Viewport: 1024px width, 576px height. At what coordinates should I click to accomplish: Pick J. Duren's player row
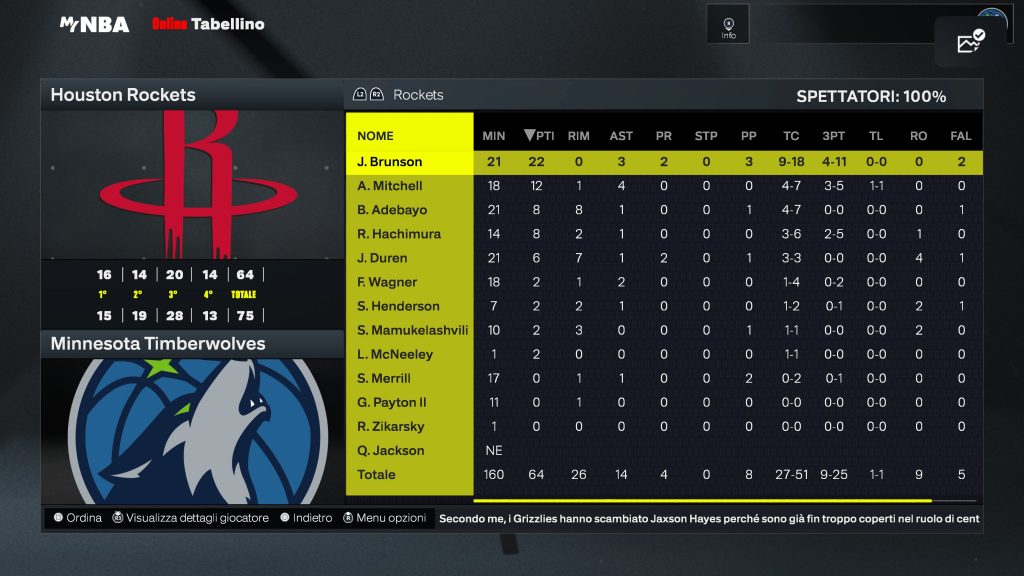click(x=381, y=258)
